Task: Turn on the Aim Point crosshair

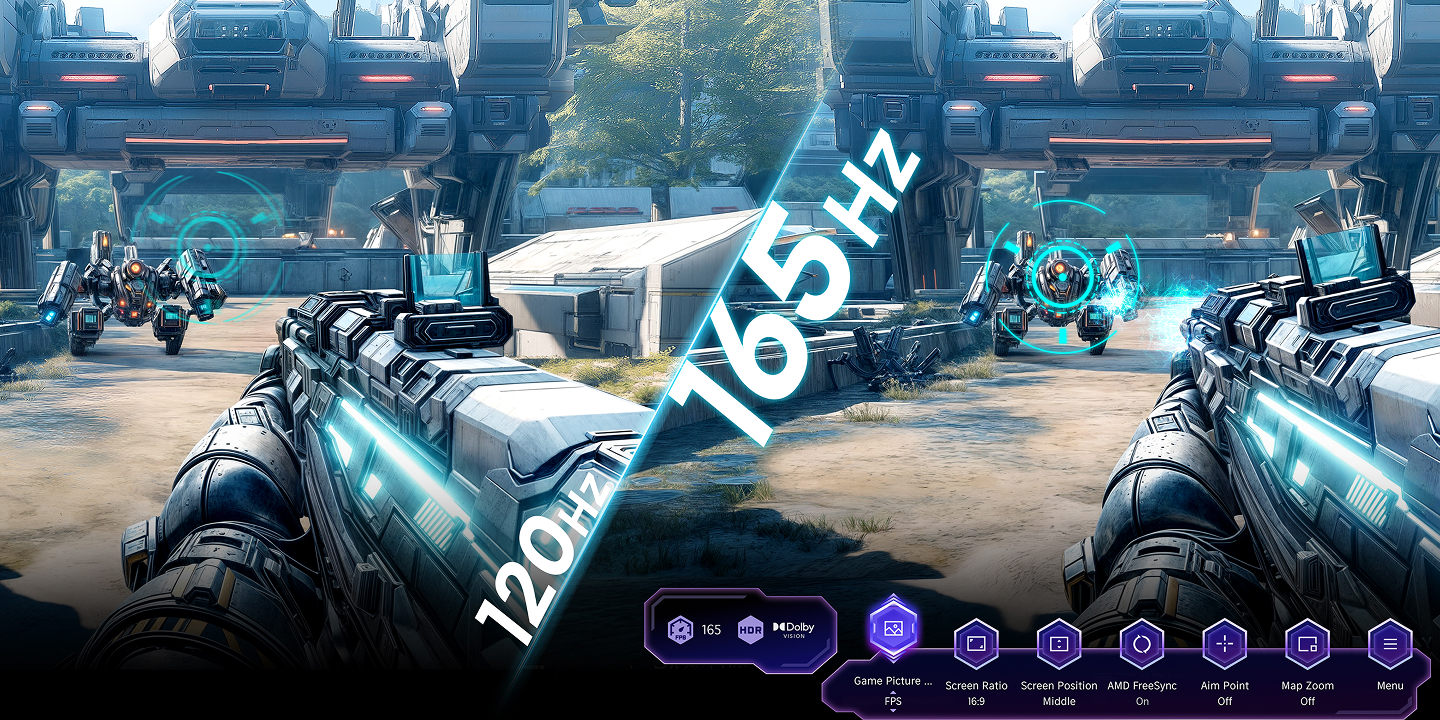Action: pyautogui.click(x=1224, y=644)
